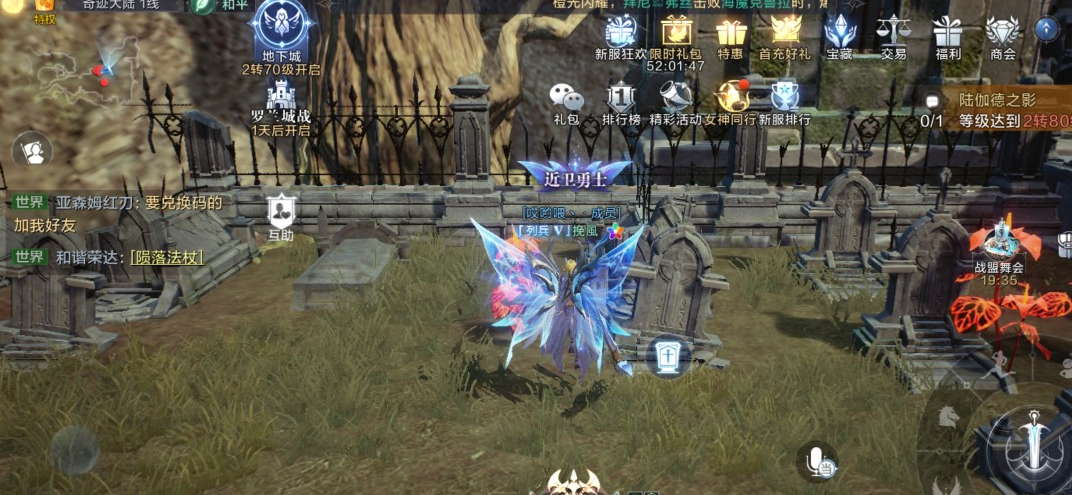Open the 商会 guild shop icon

(x=1002, y=34)
